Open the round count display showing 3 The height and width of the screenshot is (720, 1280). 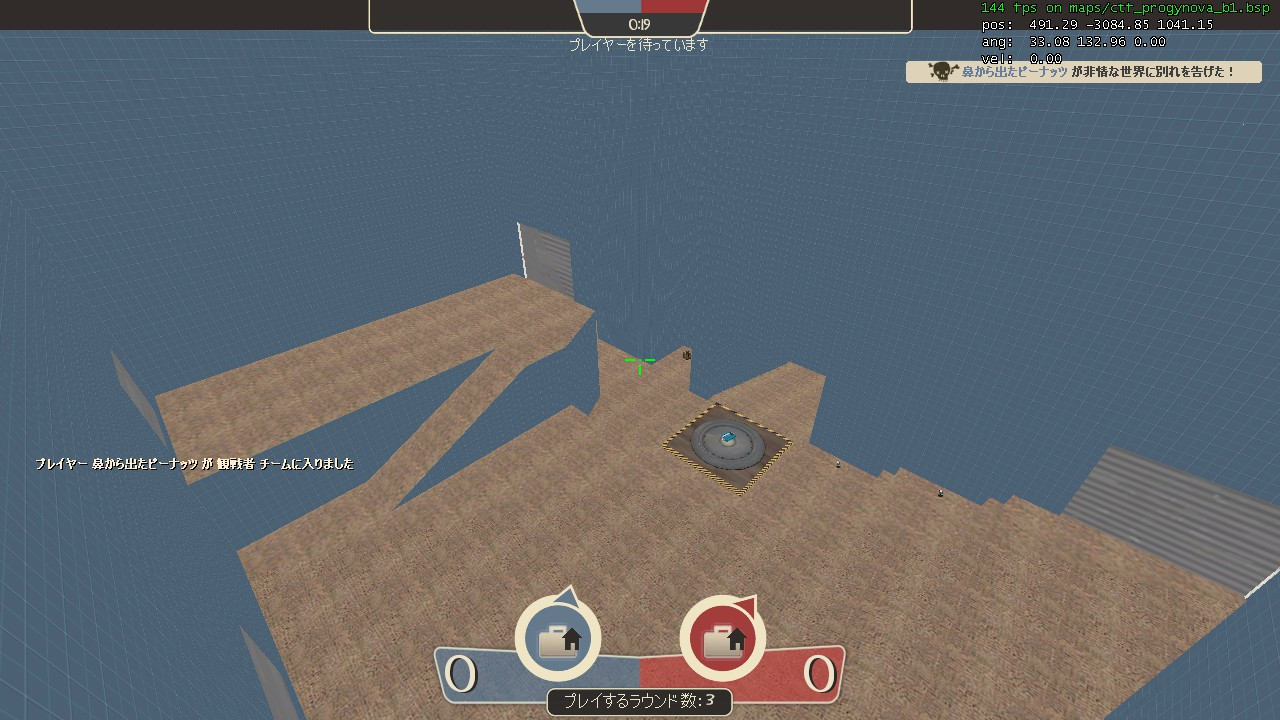tap(640, 703)
